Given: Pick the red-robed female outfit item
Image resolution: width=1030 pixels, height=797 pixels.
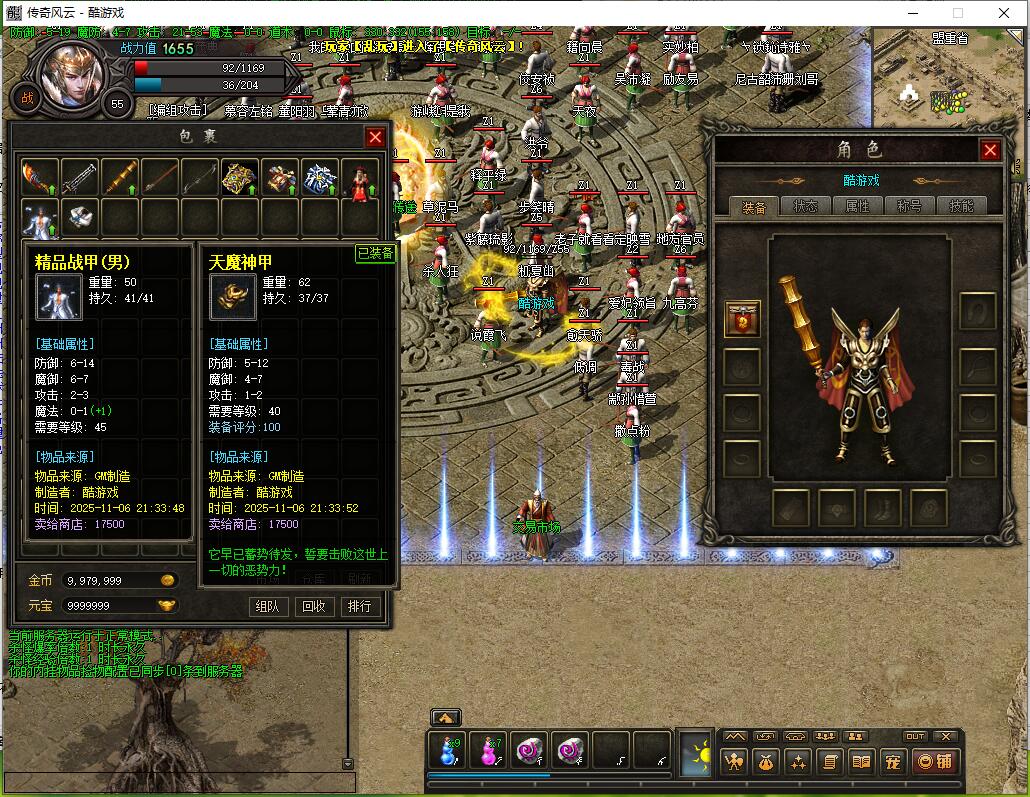Looking at the screenshot, I should (x=360, y=178).
